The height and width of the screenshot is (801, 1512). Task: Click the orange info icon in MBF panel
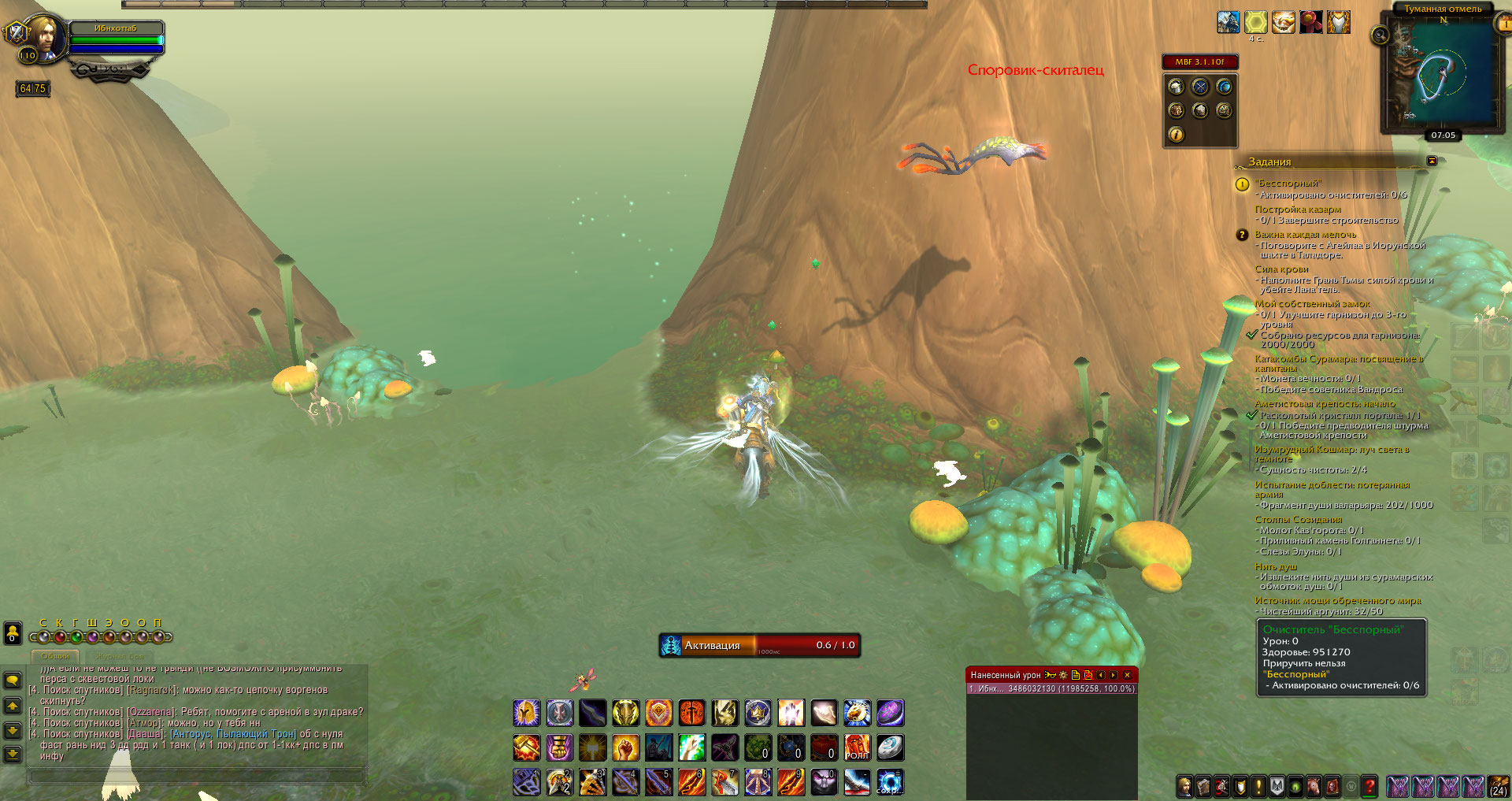coord(1176,135)
